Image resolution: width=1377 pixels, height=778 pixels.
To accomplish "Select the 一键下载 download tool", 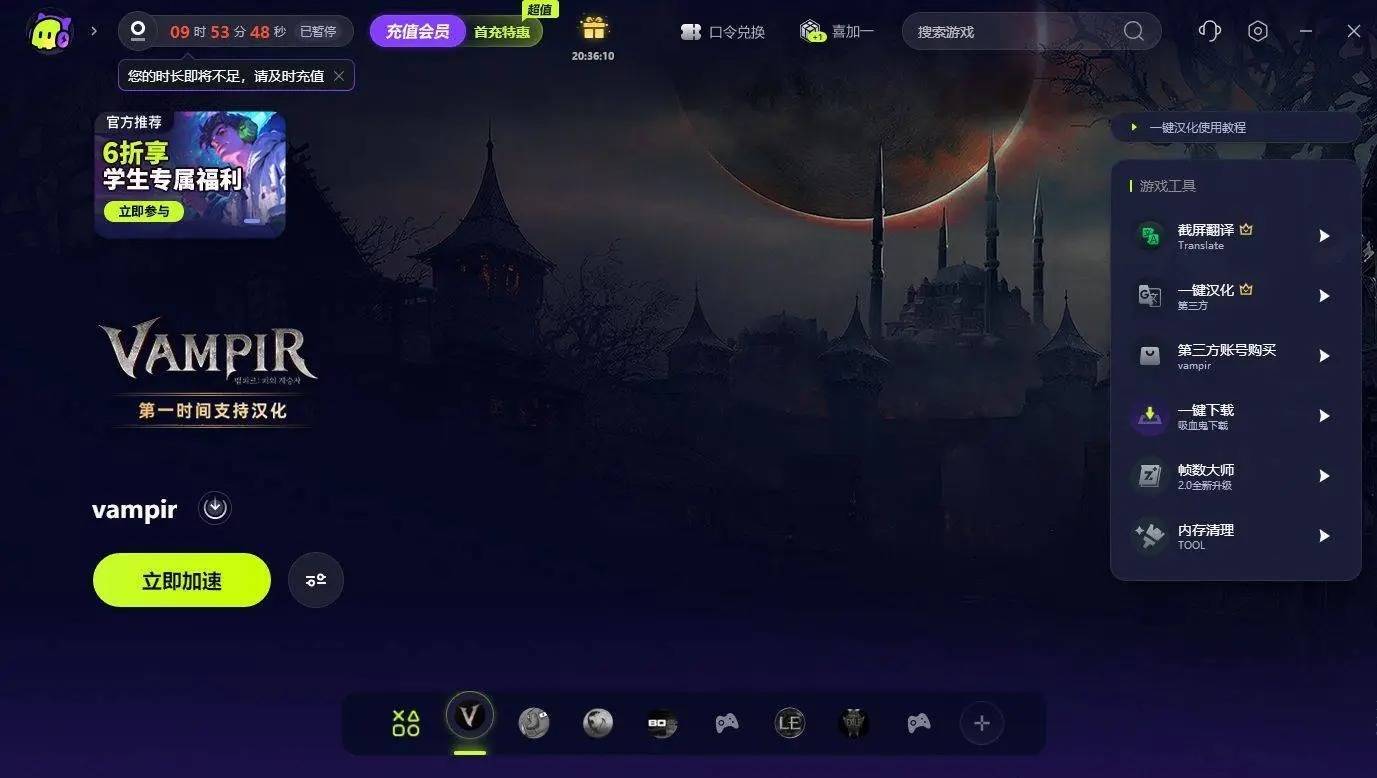I will point(1236,416).
